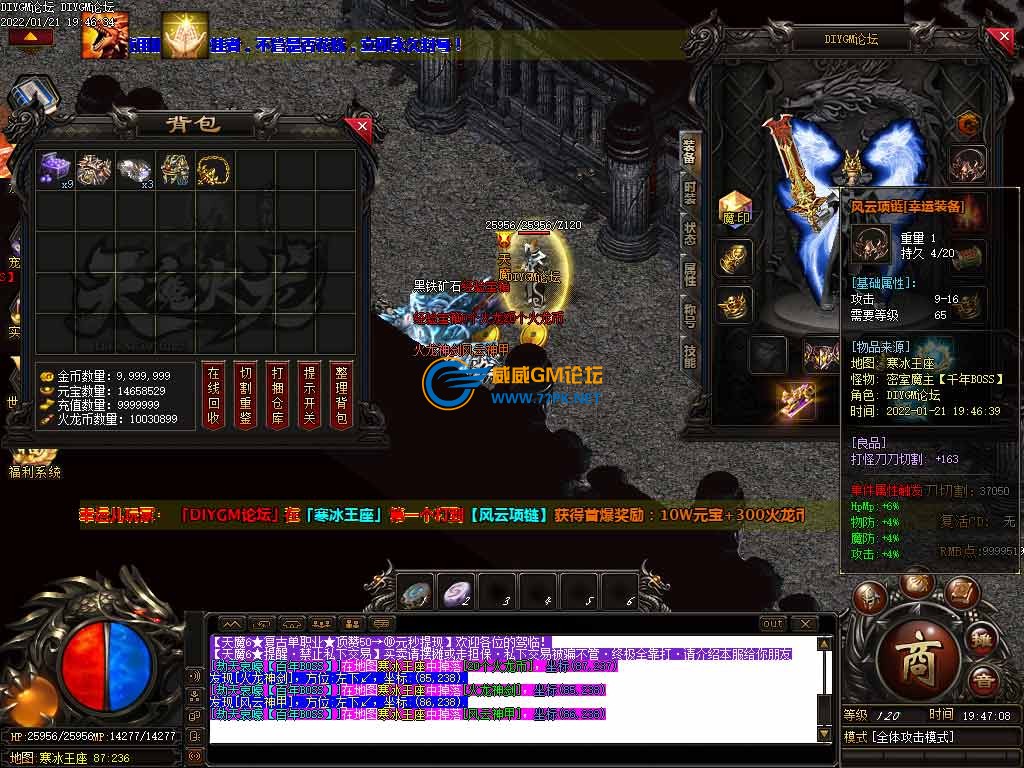Viewport: 1024px width, 768px height.
Task: Open the 技能 tab
Action: tap(690, 353)
